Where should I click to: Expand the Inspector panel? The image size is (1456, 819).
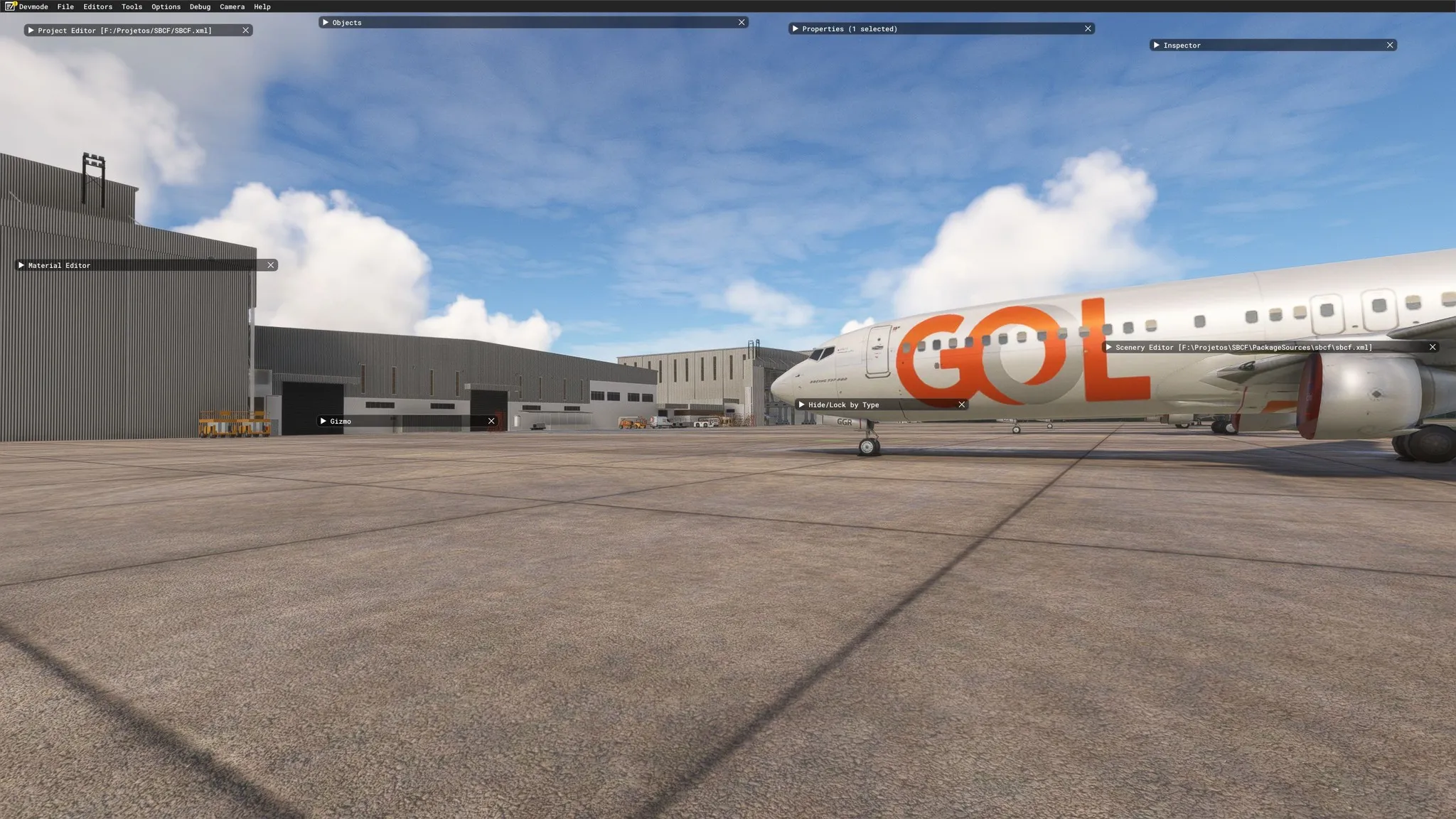coord(1157,45)
